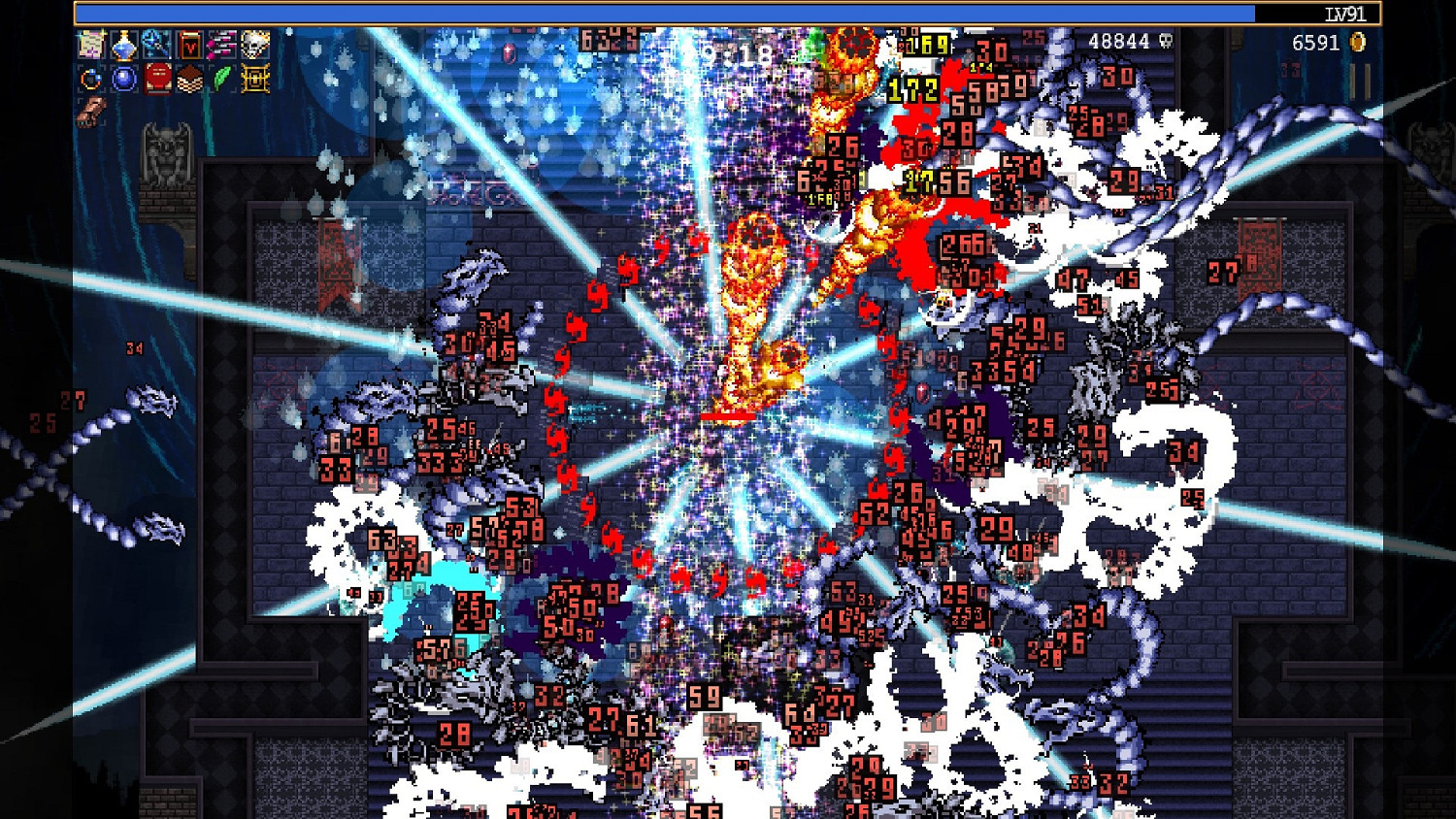Click the golden Torrona's Box item icon
Viewport: 1456px width, 819px height.
click(x=254, y=77)
